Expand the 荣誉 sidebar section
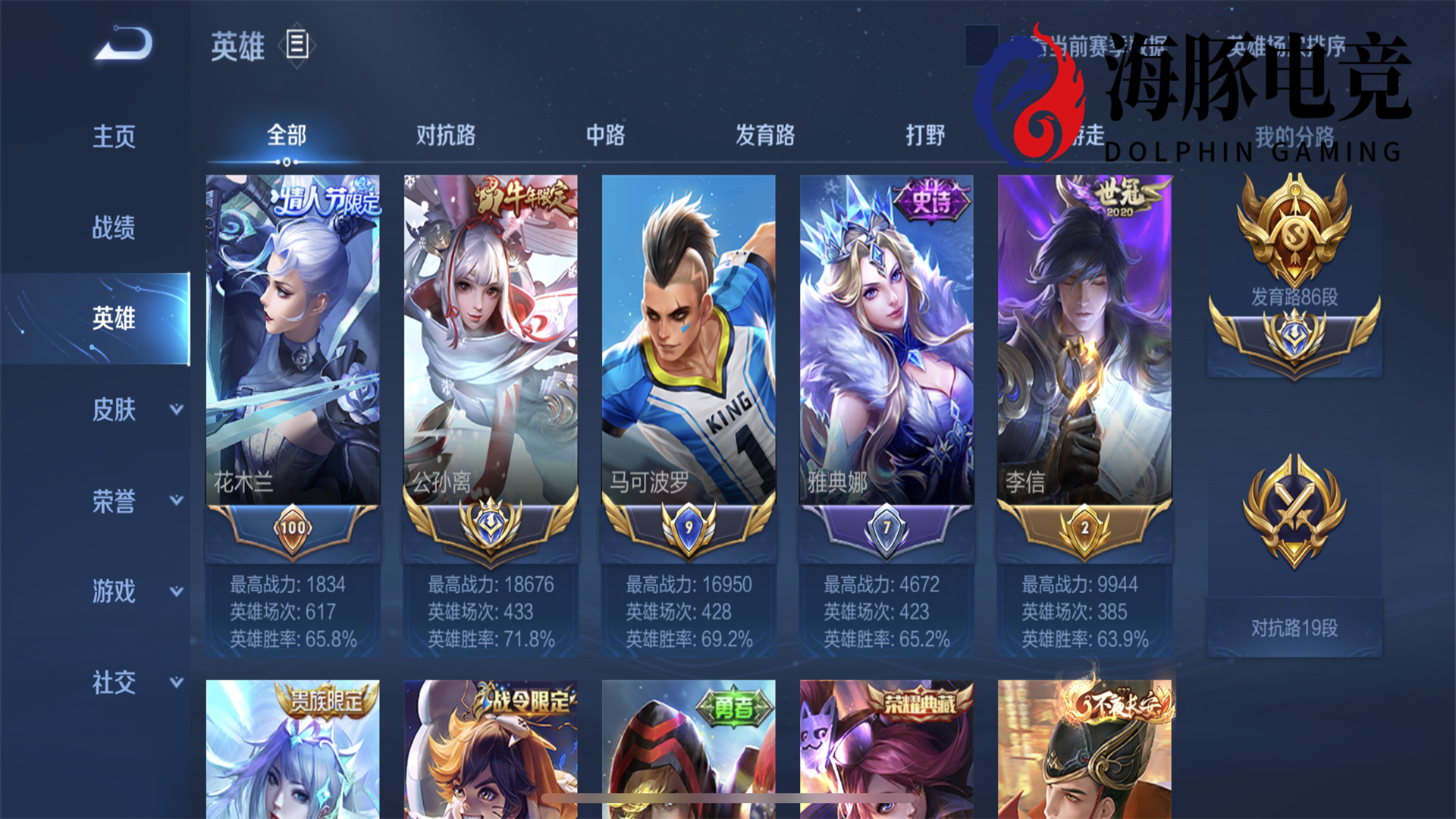1456x819 pixels. (114, 502)
